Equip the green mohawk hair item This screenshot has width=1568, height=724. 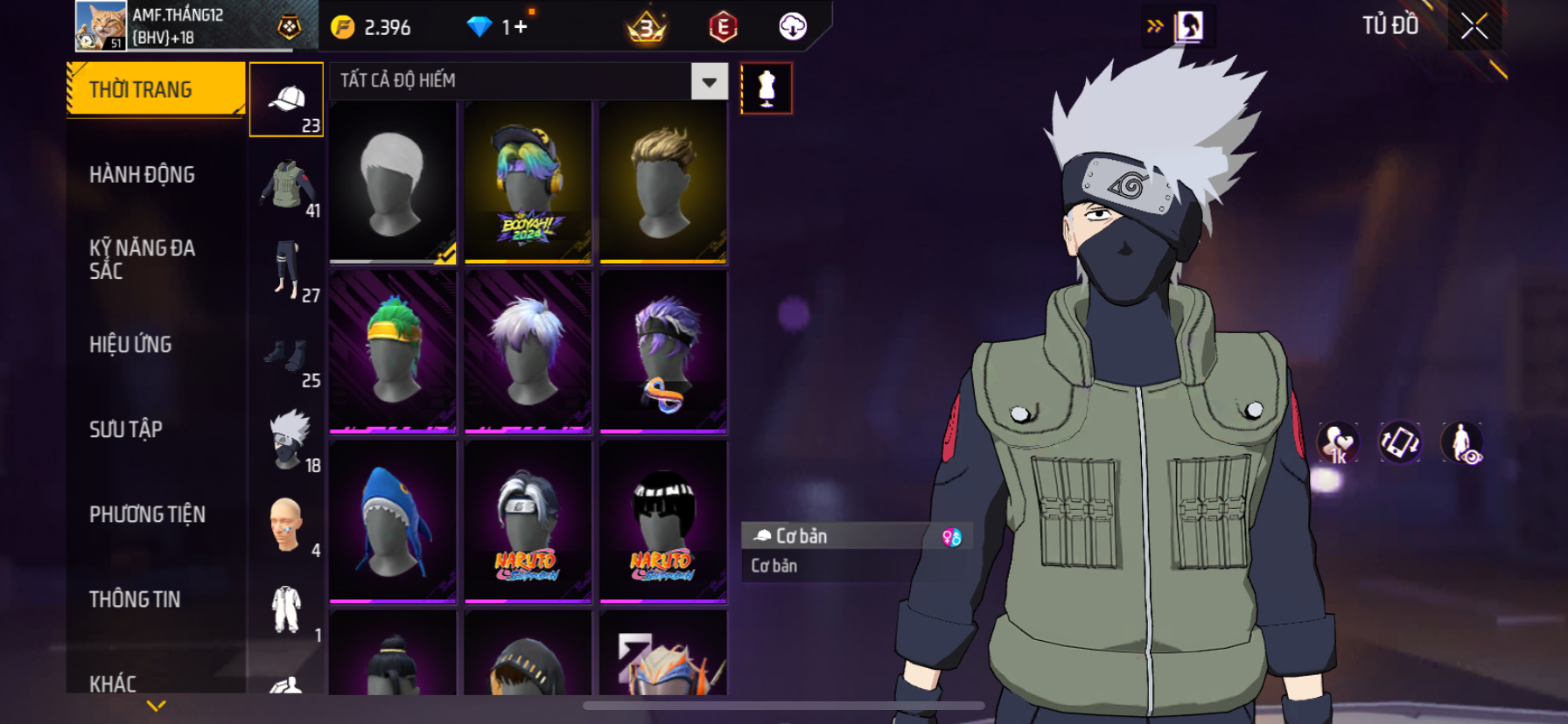point(393,352)
